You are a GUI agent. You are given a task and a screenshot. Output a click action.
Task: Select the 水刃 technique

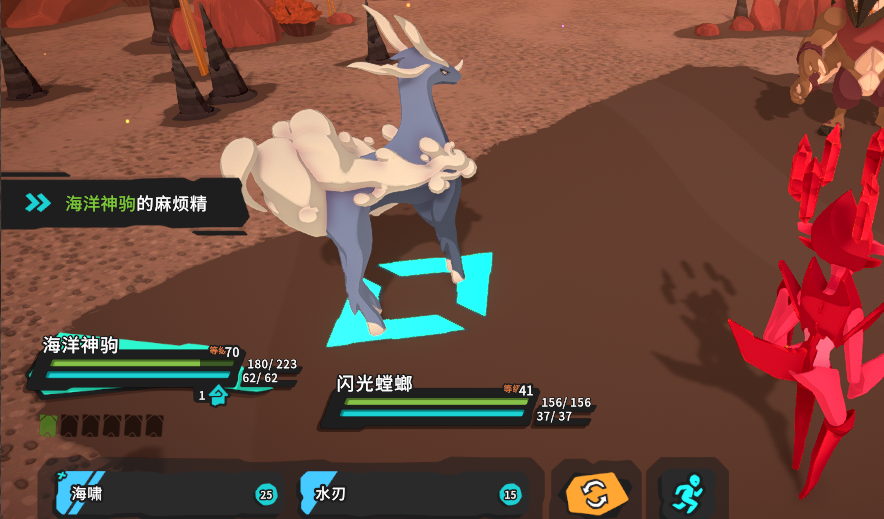coord(412,493)
